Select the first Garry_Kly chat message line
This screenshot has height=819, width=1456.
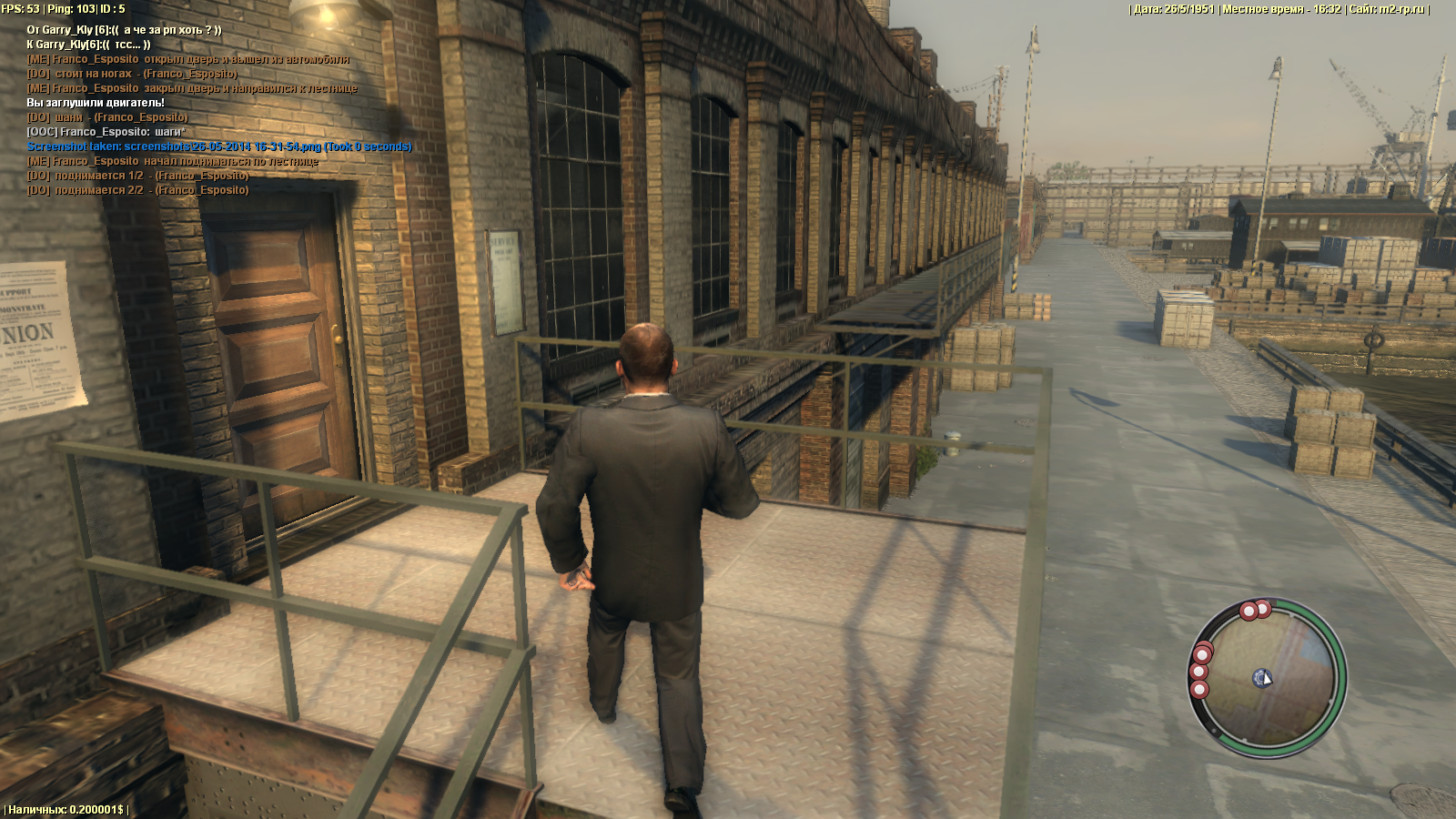124,30
